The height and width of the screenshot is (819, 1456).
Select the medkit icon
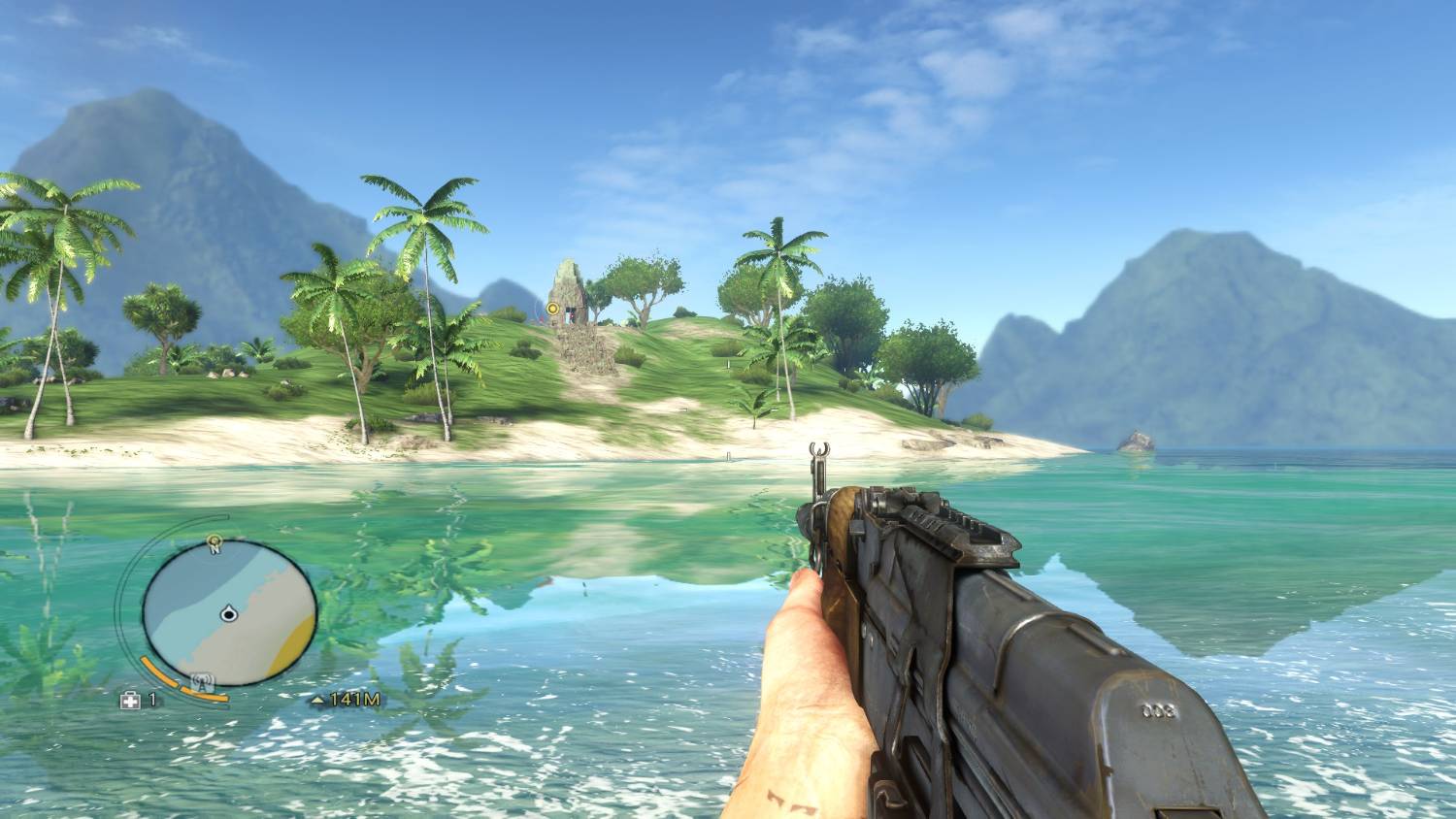tap(129, 699)
